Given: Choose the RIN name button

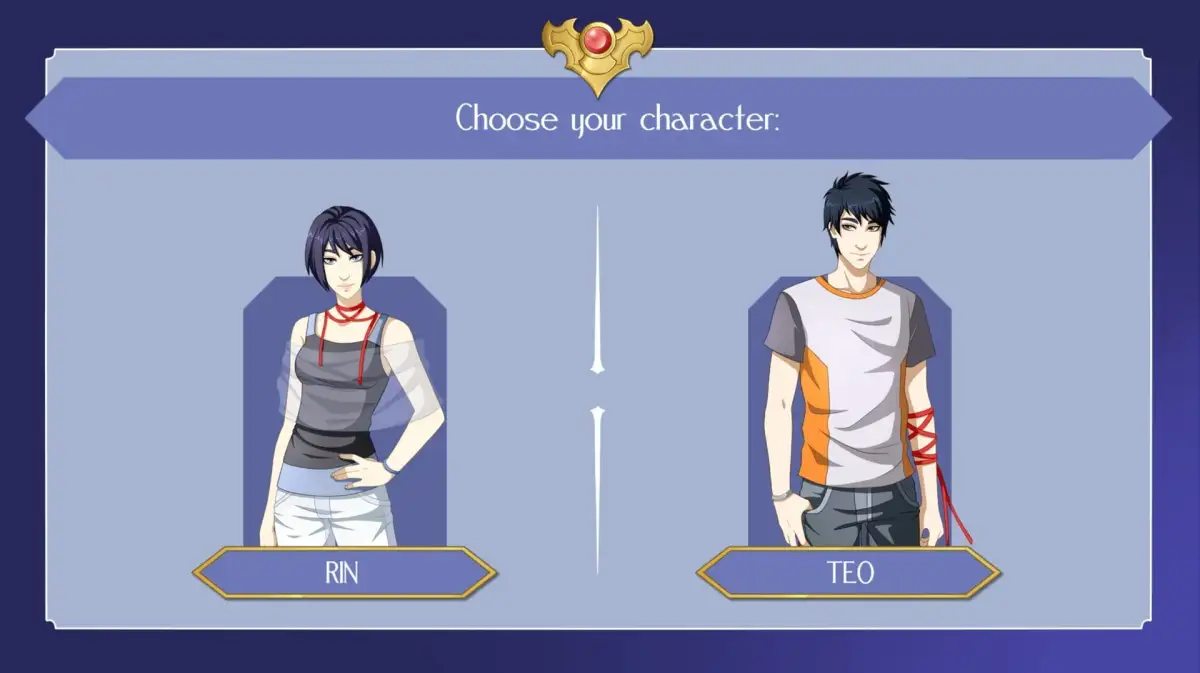Looking at the screenshot, I should 344,573.
